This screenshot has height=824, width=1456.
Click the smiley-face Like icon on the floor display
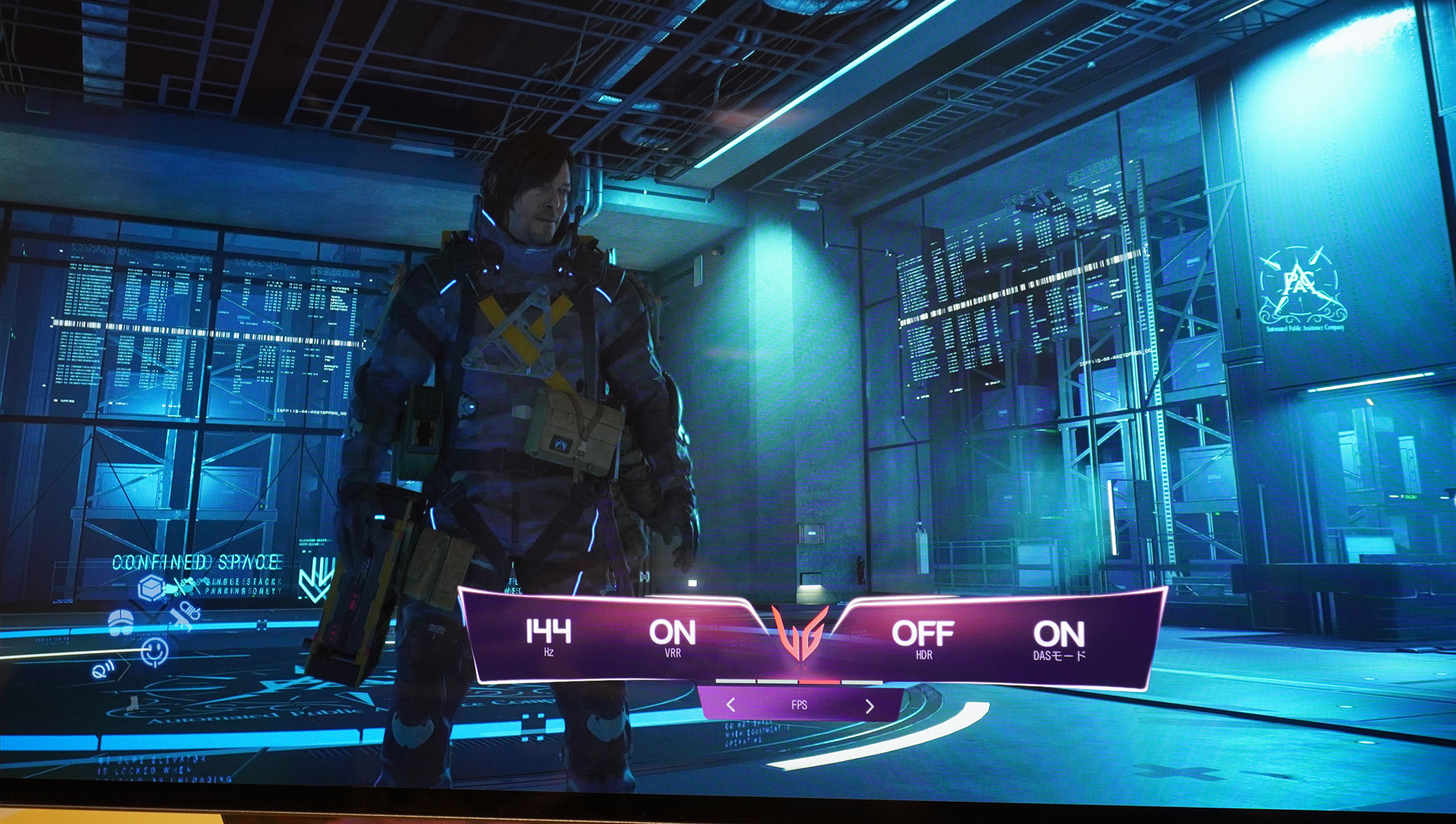click(154, 651)
